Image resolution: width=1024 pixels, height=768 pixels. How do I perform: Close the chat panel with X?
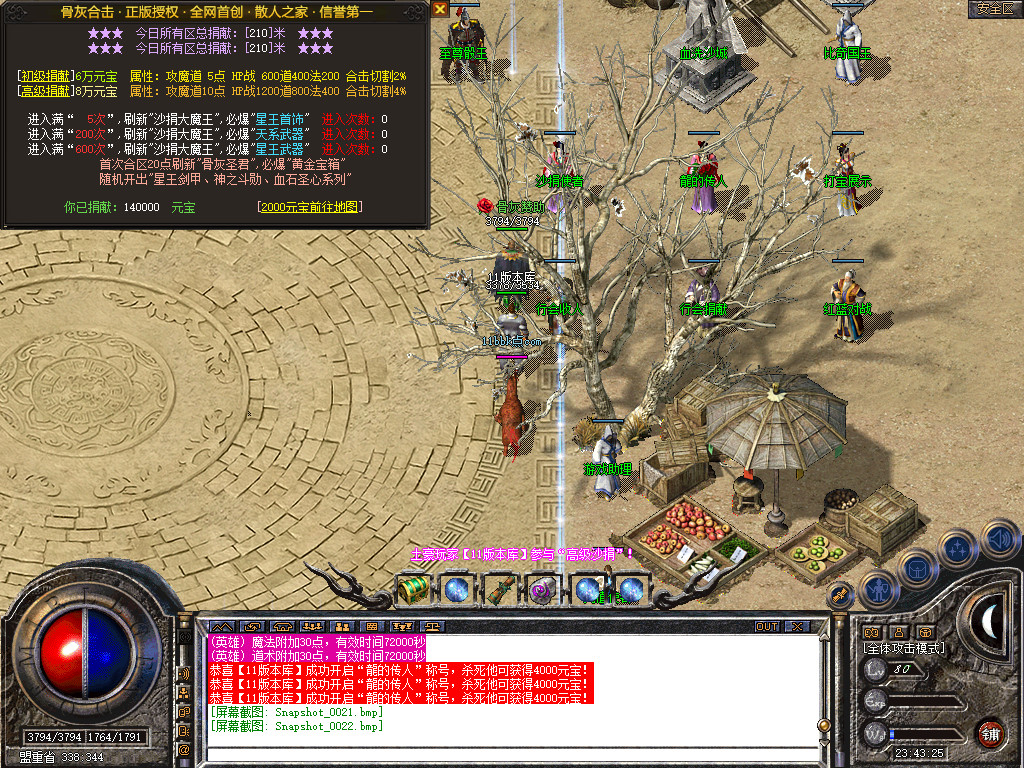796,627
